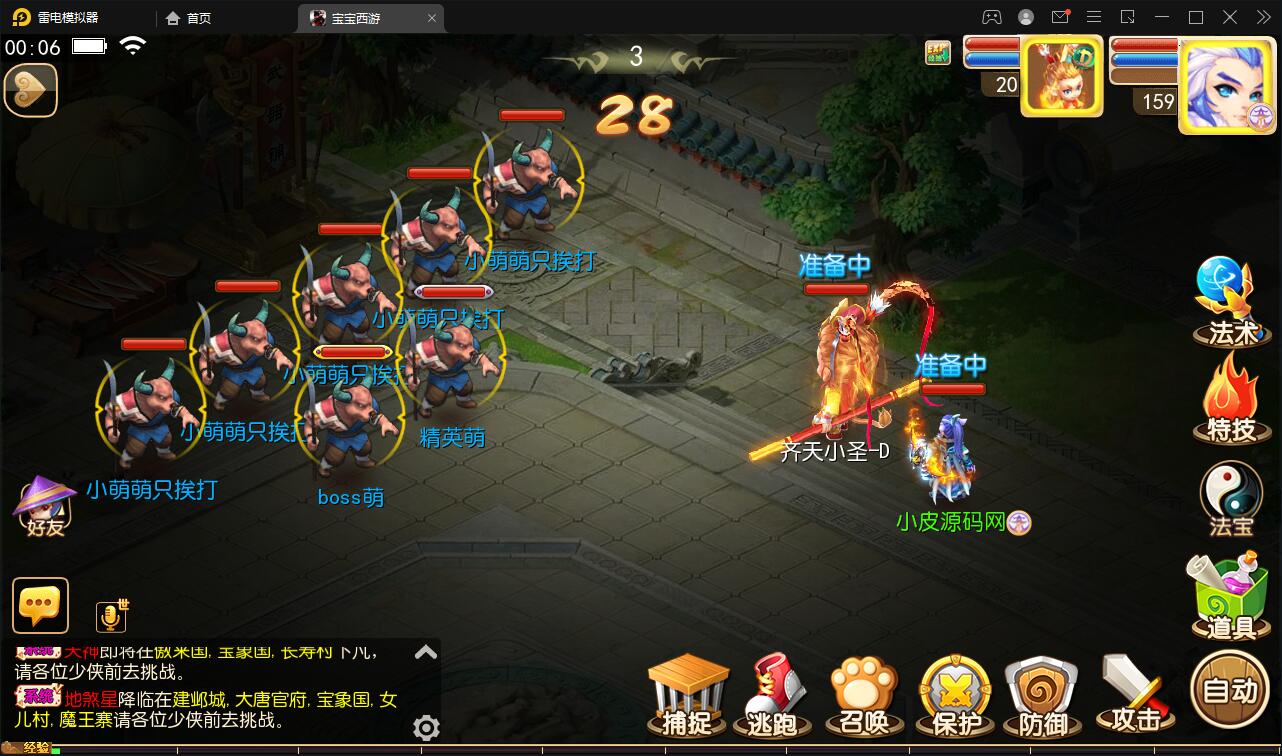Expand the toolbar with the double-arrow chevron

coord(1262,17)
